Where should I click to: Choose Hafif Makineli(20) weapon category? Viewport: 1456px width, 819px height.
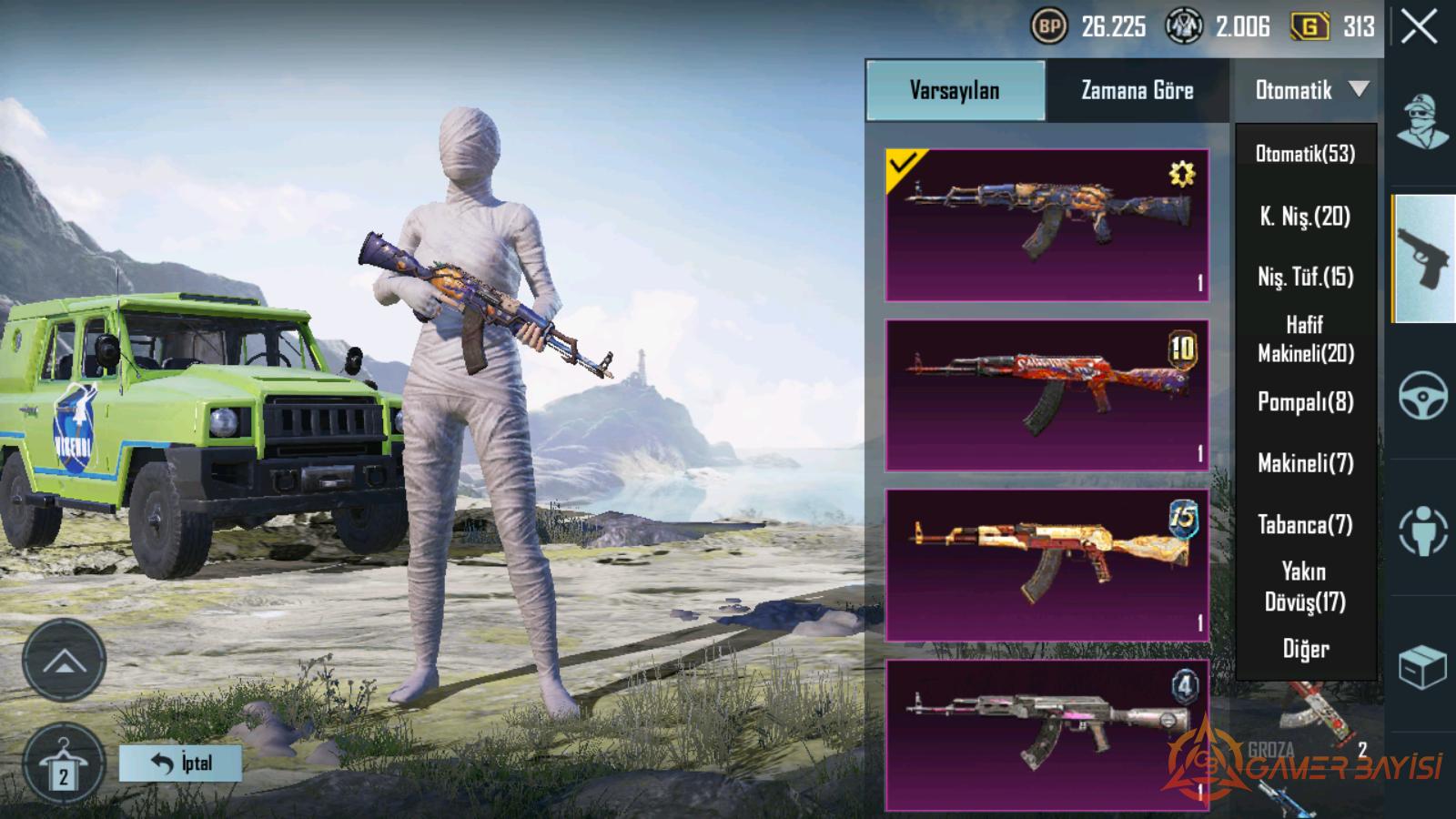click(1305, 339)
